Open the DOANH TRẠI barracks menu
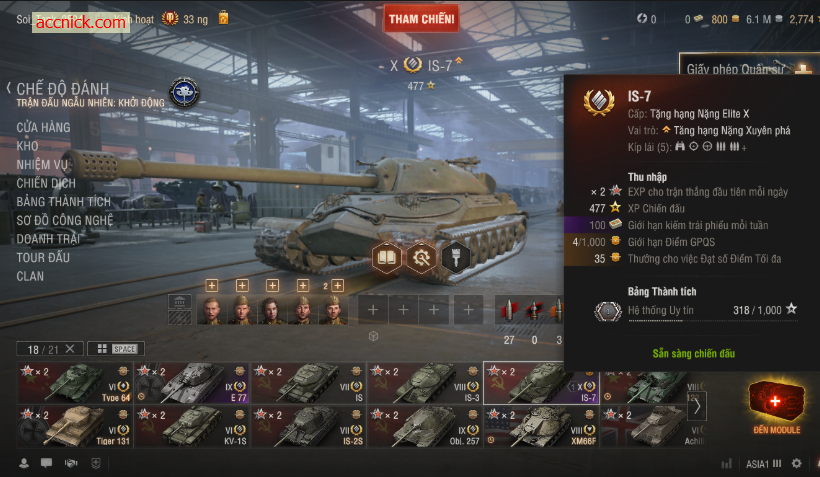 50,239
